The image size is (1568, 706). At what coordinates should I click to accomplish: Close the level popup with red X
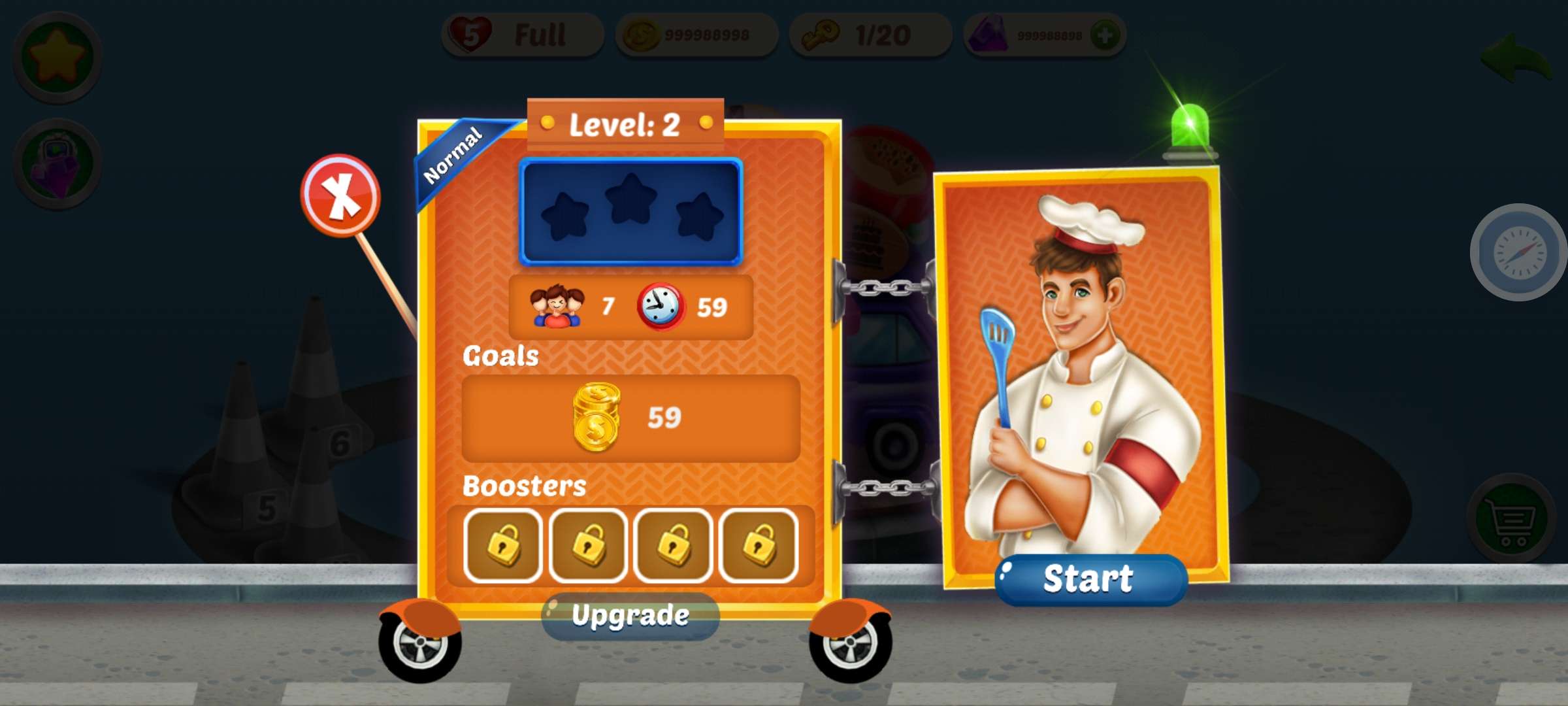point(340,195)
